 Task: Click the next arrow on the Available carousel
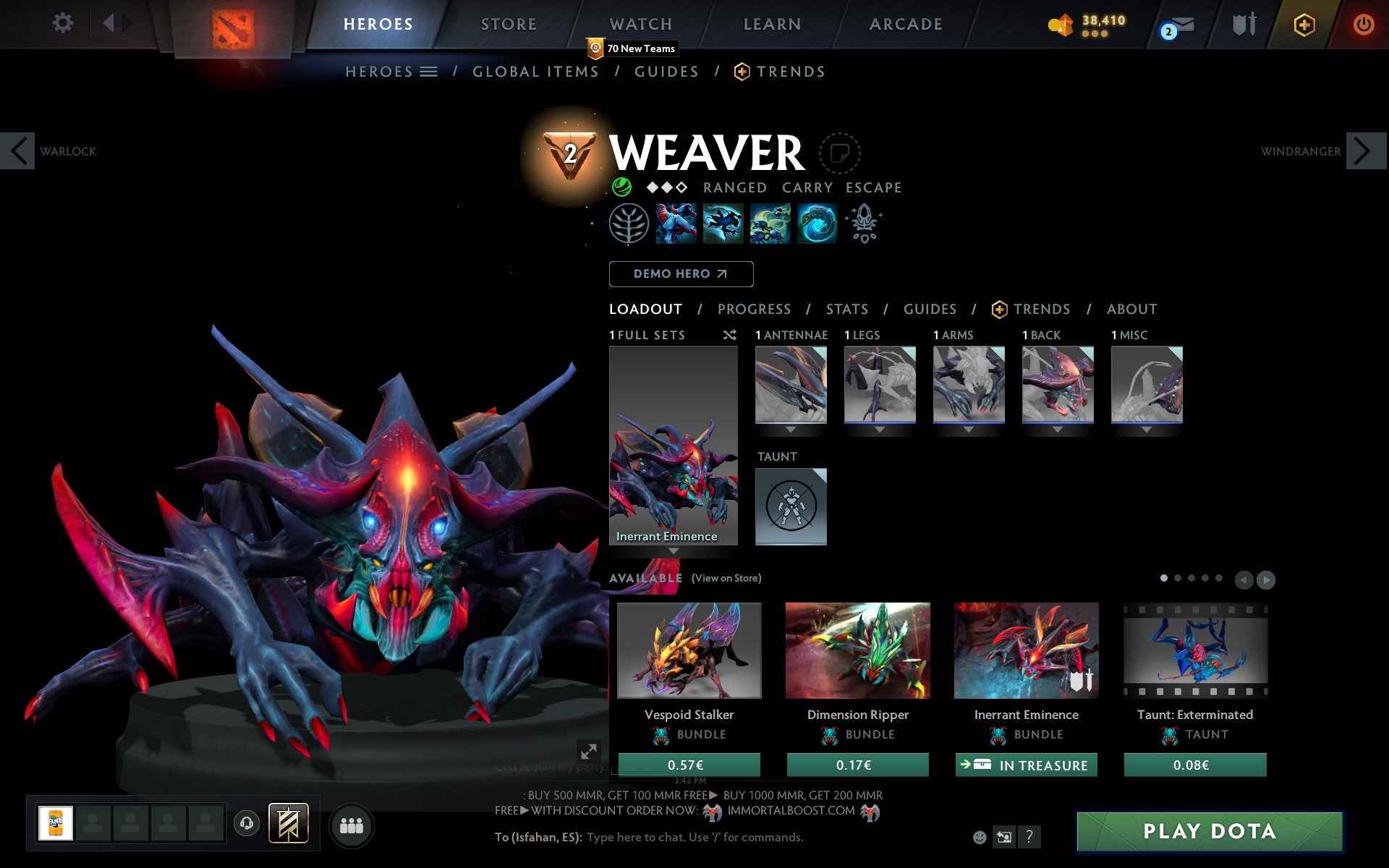tap(1265, 579)
